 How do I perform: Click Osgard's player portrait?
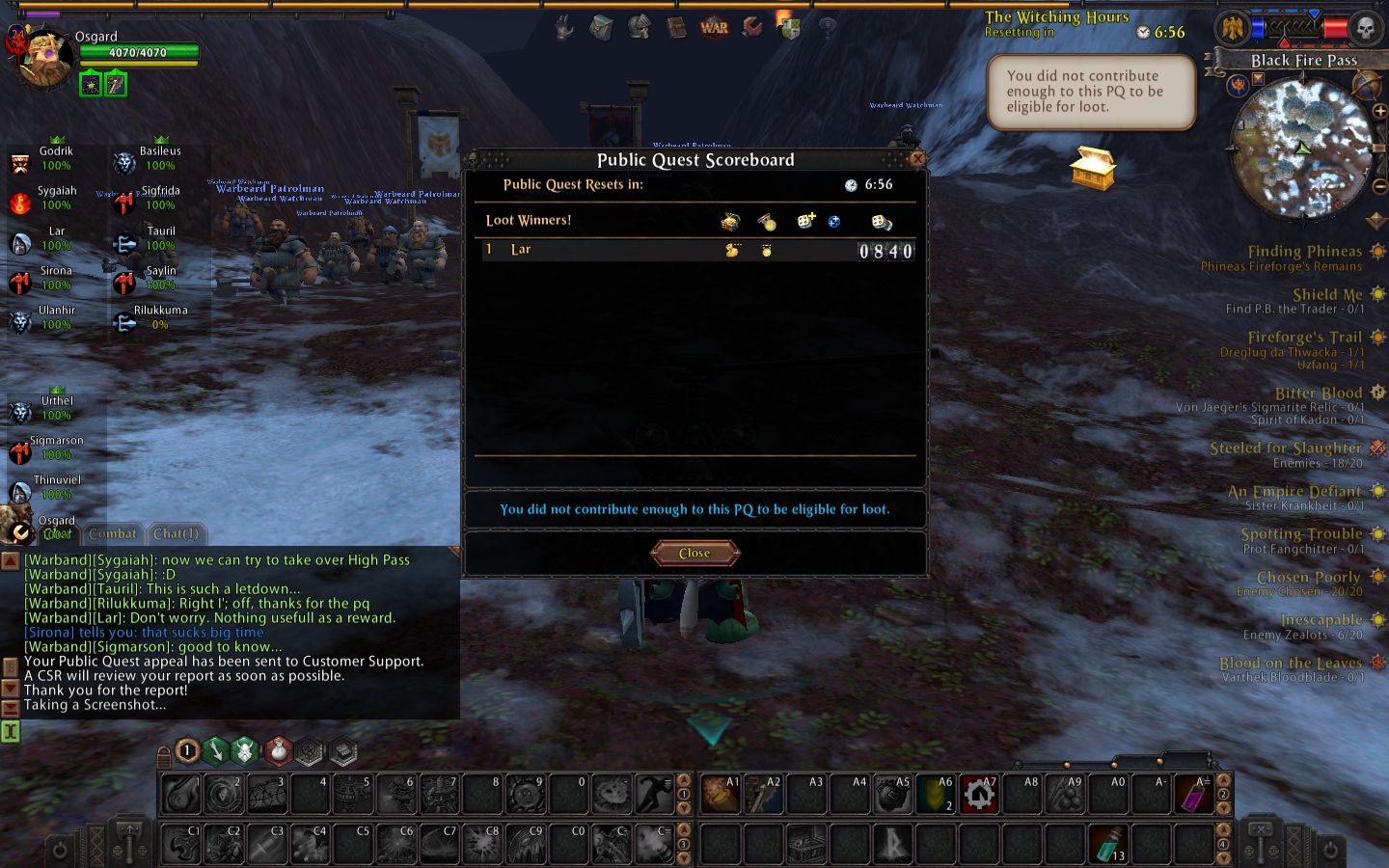click(44, 60)
